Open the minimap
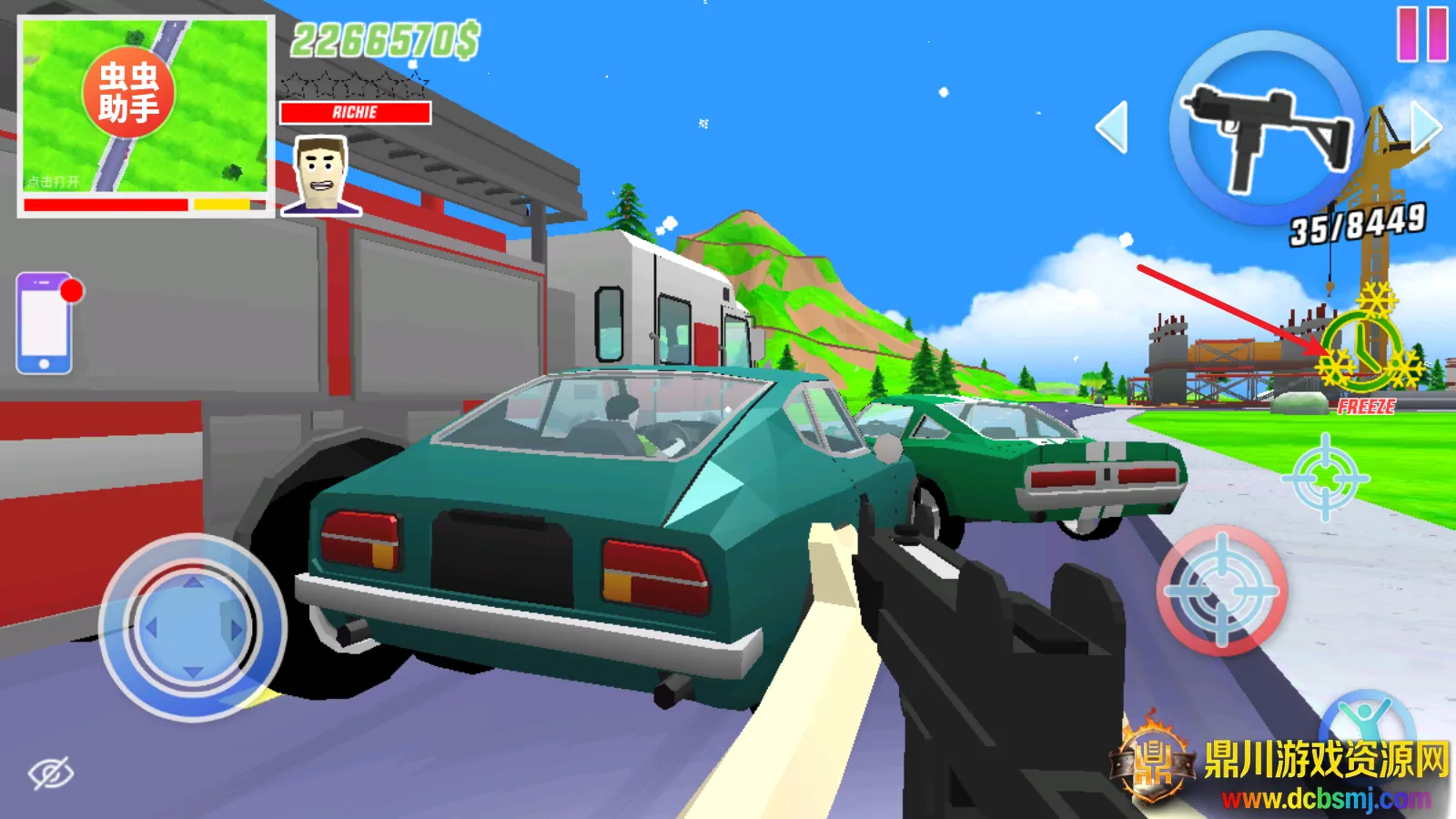Viewport: 1456px width, 819px height. point(146,107)
